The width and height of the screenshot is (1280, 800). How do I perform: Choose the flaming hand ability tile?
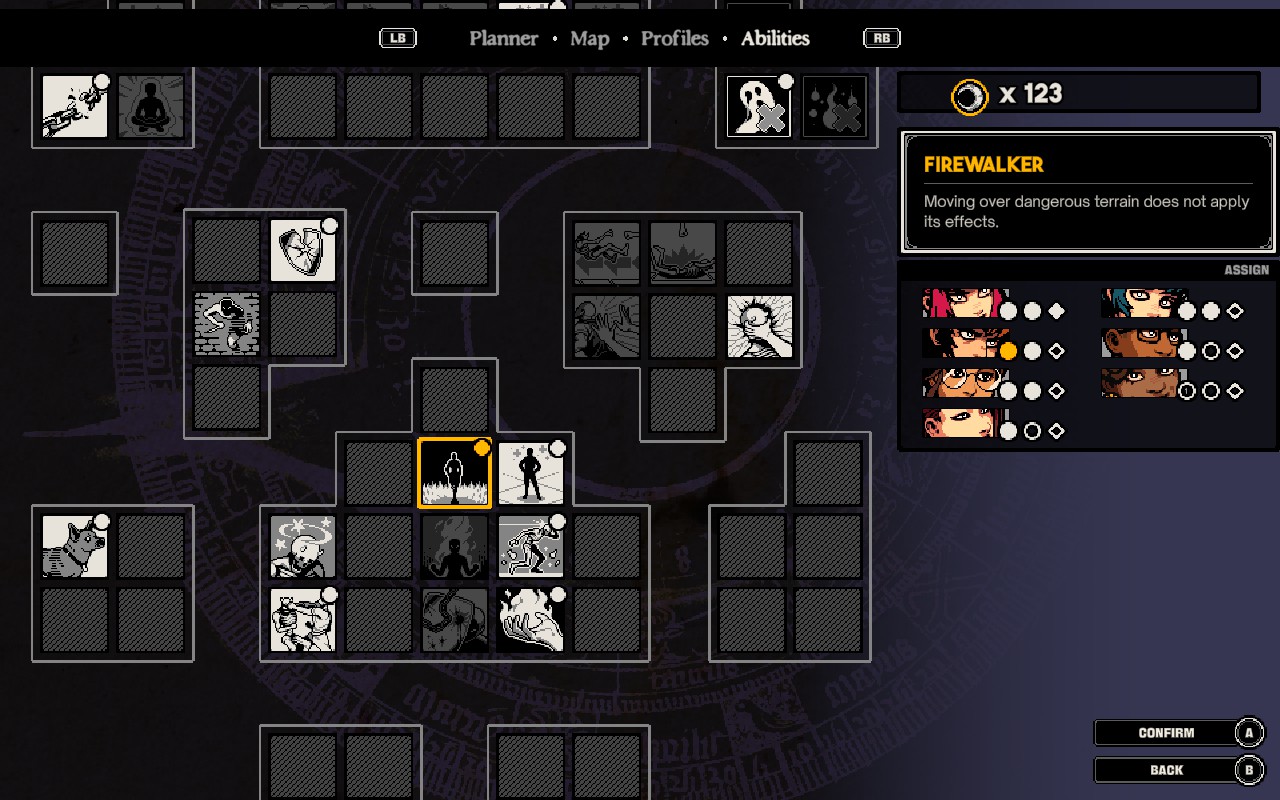click(x=530, y=620)
